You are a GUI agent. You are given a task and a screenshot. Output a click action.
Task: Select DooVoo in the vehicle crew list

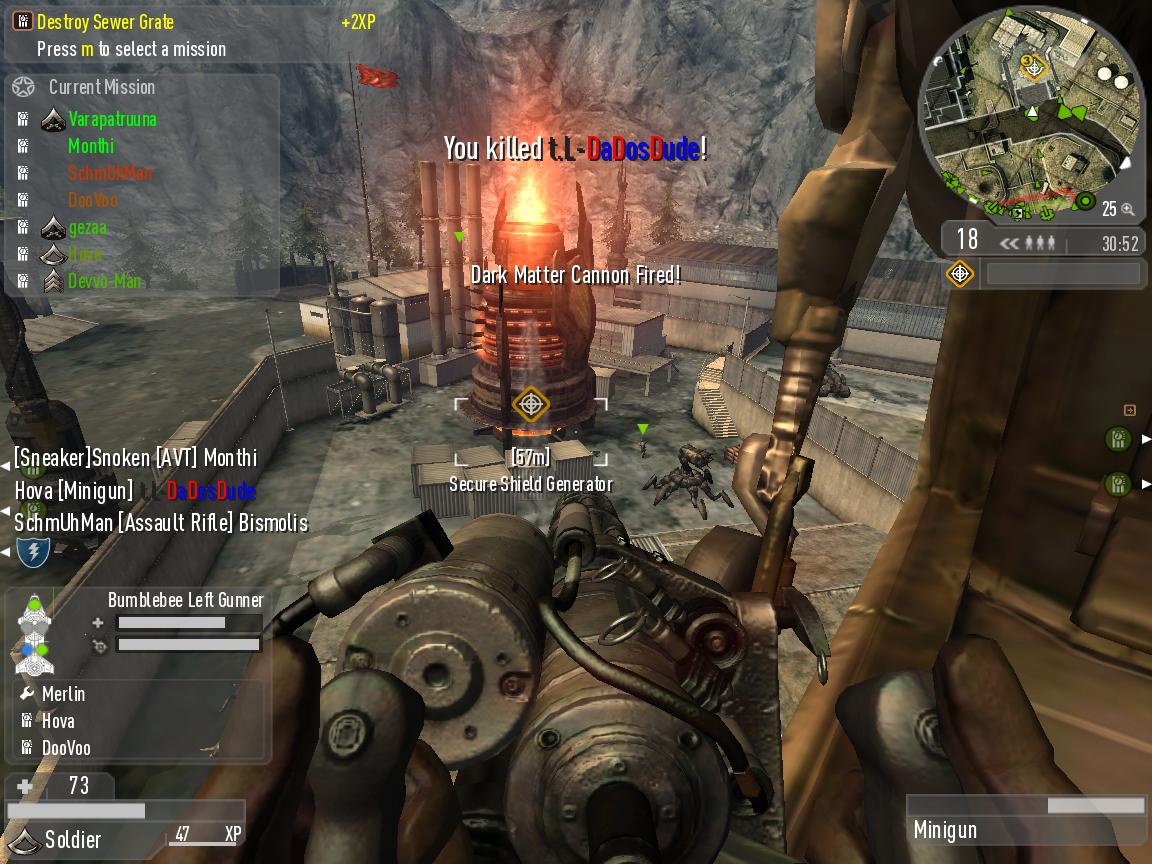[66, 748]
